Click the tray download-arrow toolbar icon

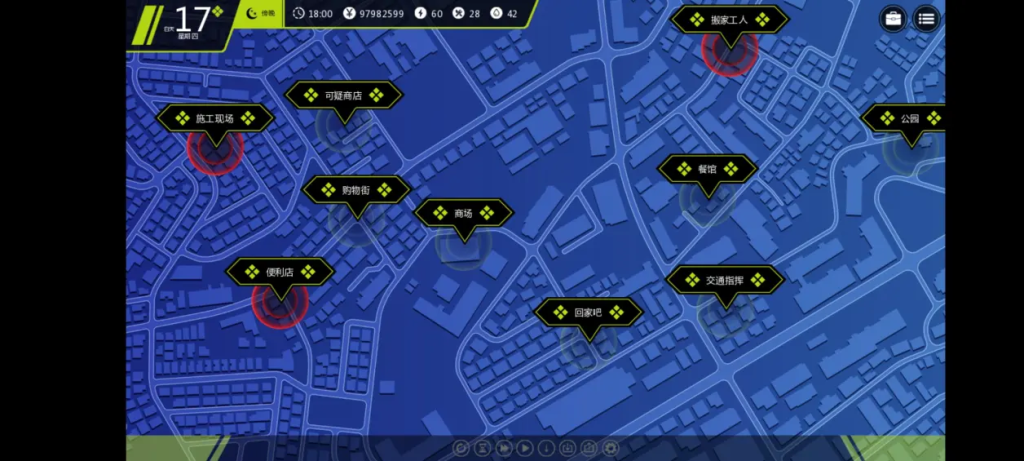click(569, 448)
